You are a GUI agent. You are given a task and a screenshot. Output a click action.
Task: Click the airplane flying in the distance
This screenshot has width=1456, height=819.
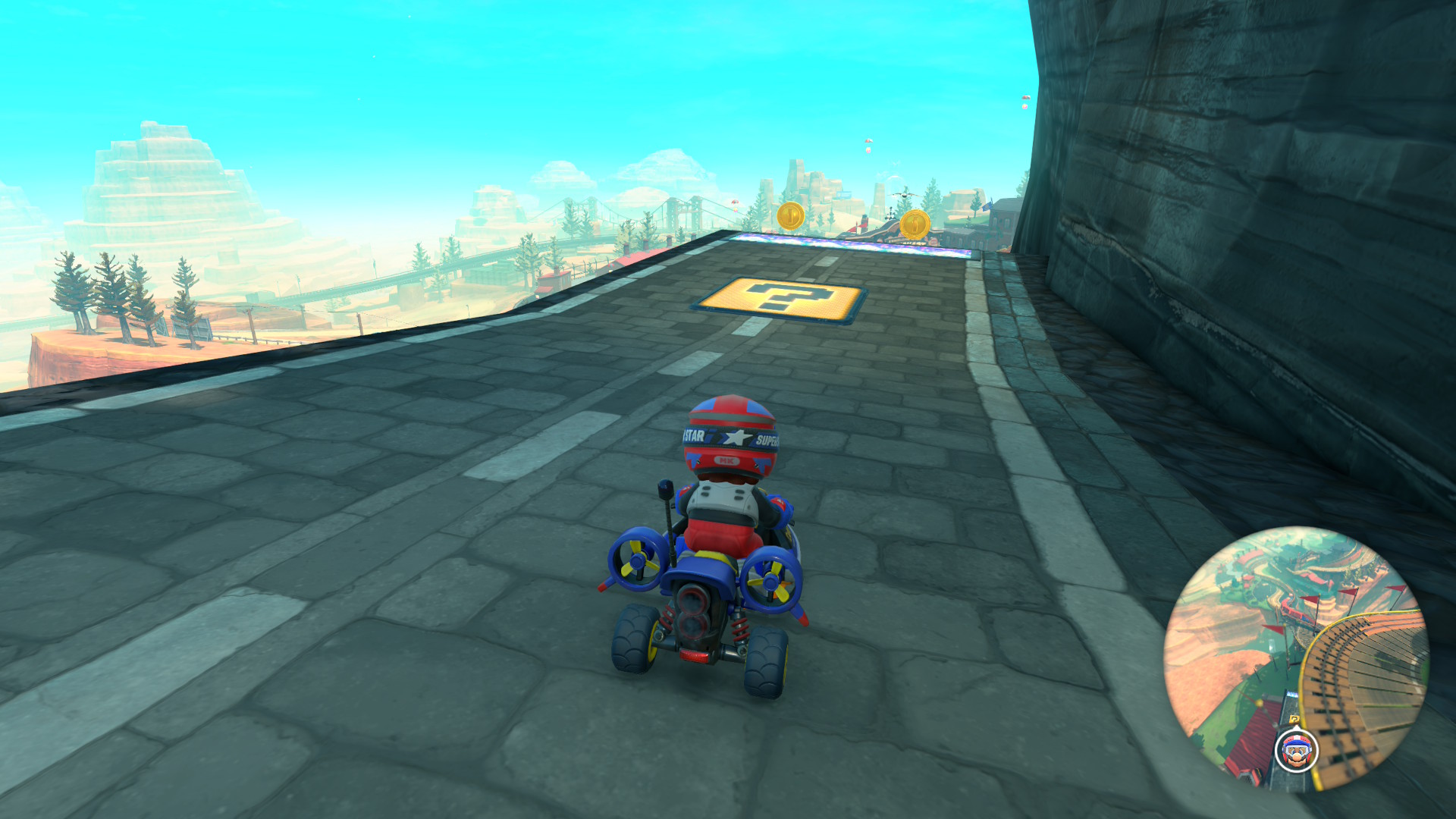tap(903, 195)
